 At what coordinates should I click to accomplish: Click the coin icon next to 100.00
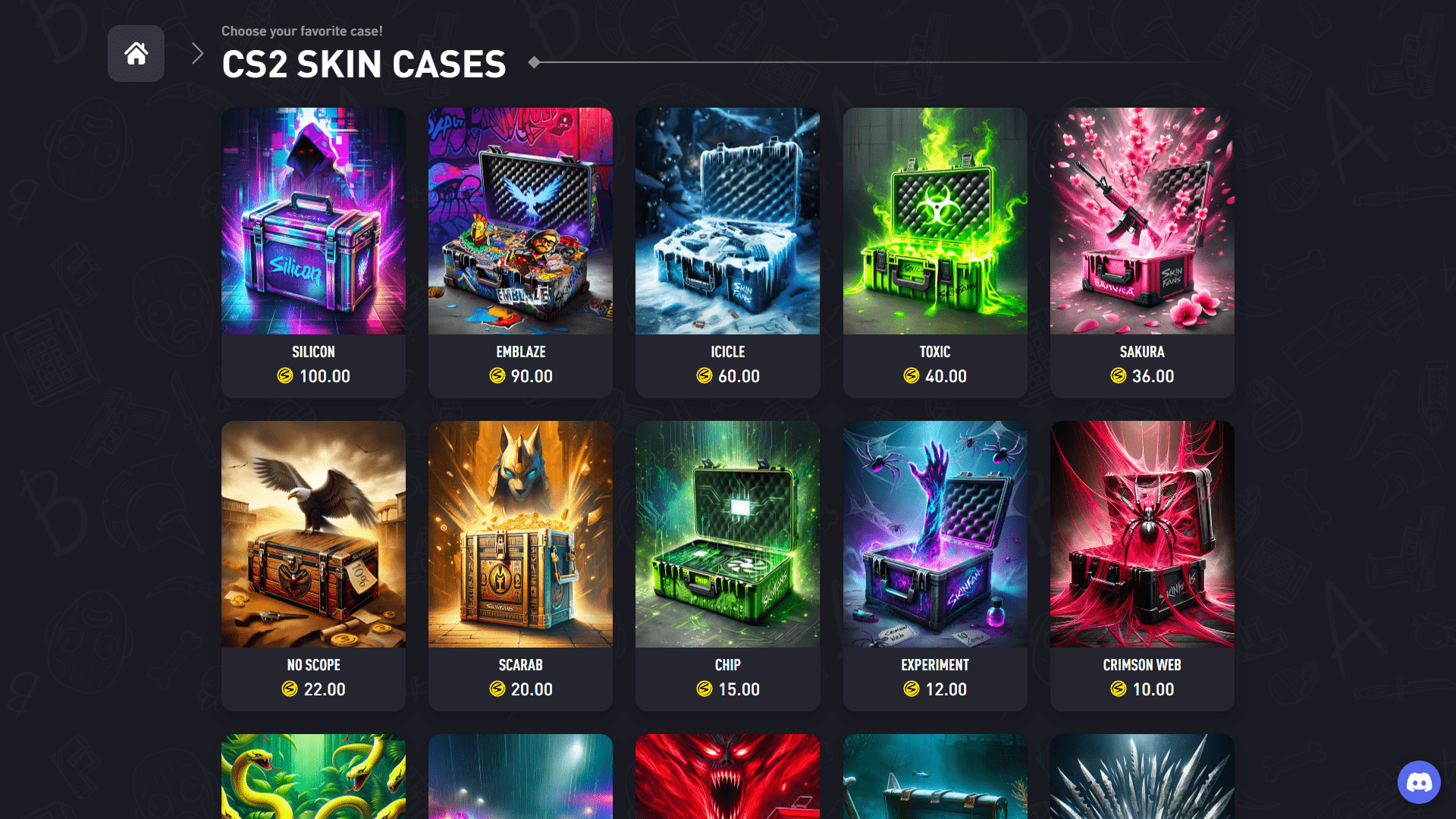pos(285,376)
